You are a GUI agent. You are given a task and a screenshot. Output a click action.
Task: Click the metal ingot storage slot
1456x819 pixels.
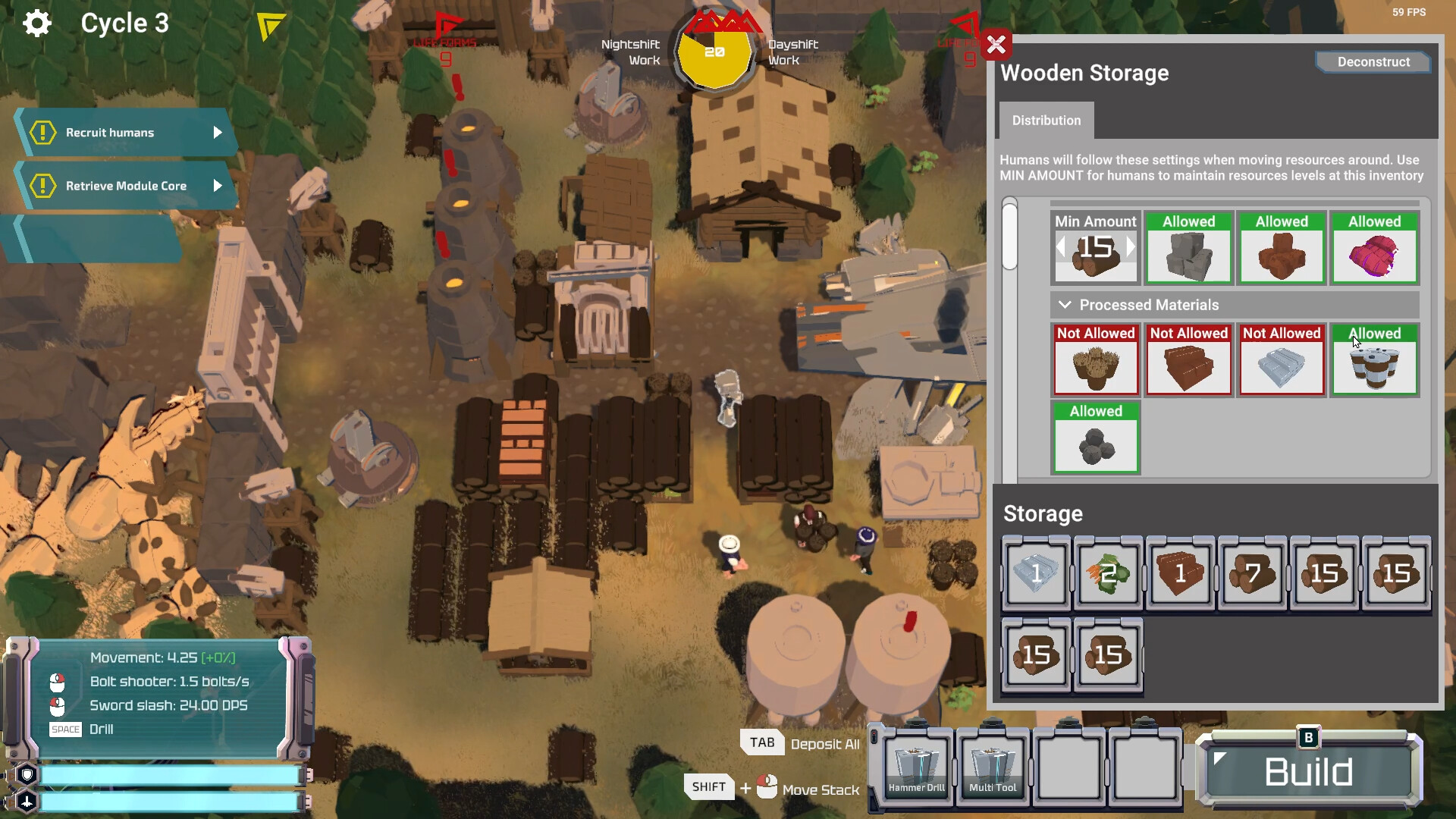[x=1036, y=573]
